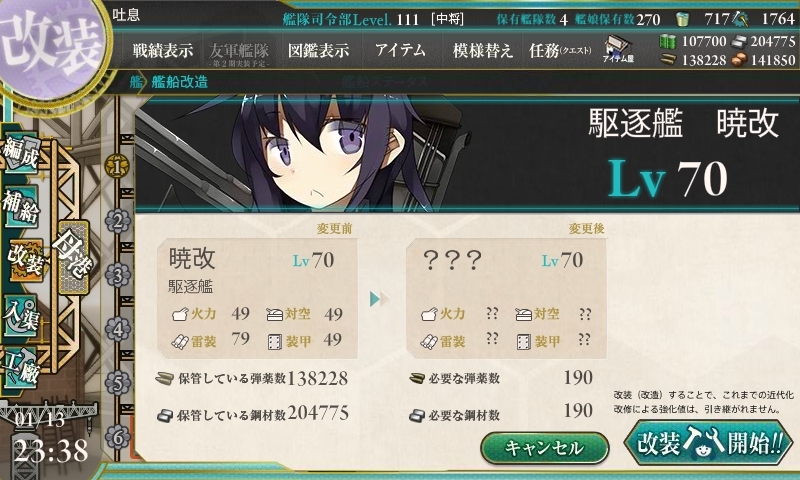This screenshot has width=800, height=480.
Task: Open the アイテム menu
Action: (x=400, y=49)
